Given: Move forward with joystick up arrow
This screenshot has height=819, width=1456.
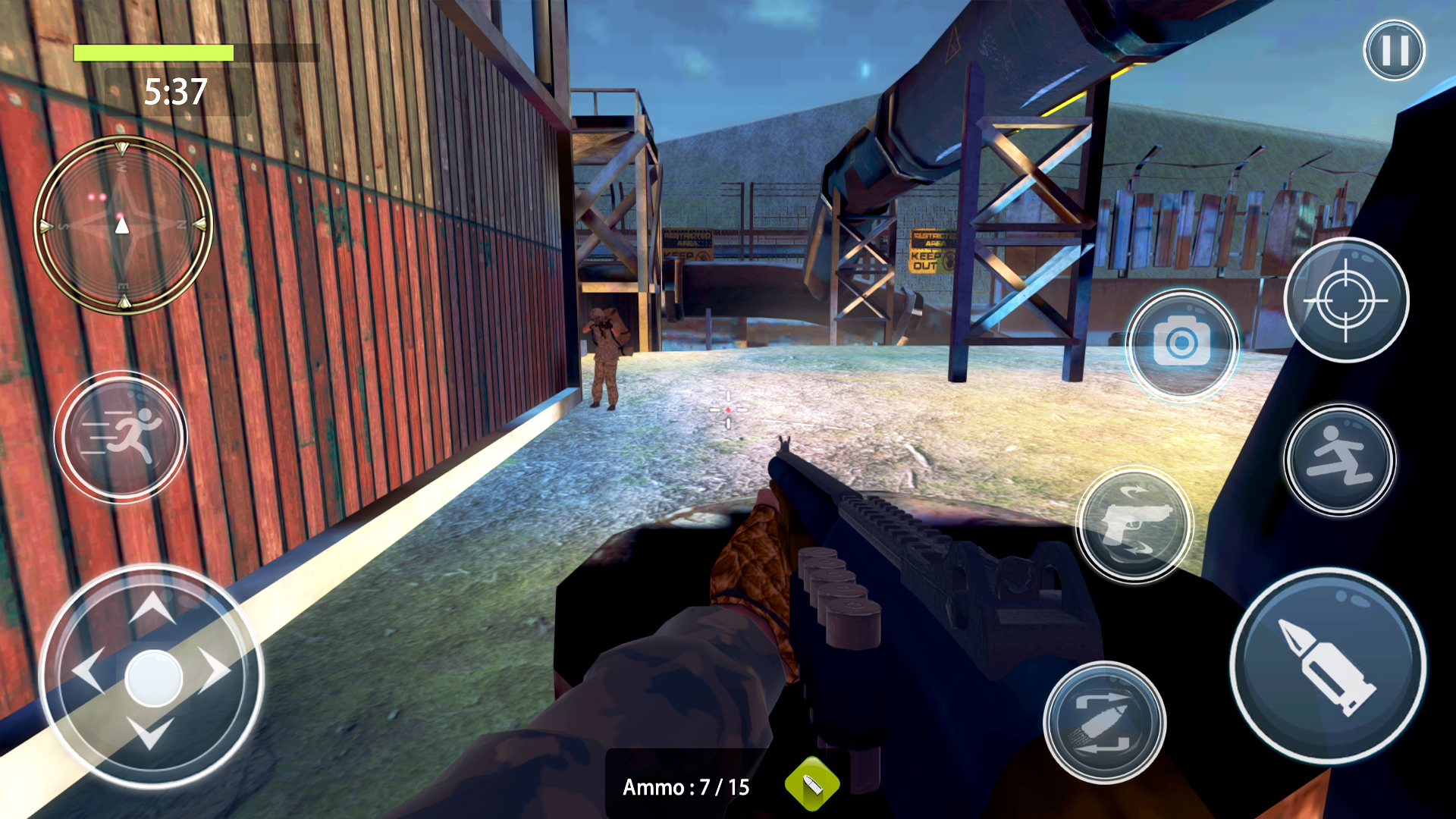Looking at the screenshot, I should [x=152, y=608].
